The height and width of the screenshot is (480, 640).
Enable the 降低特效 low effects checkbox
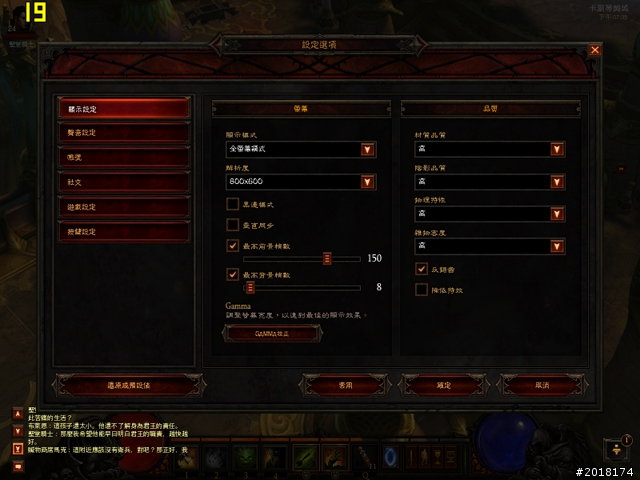pos(422,290)
